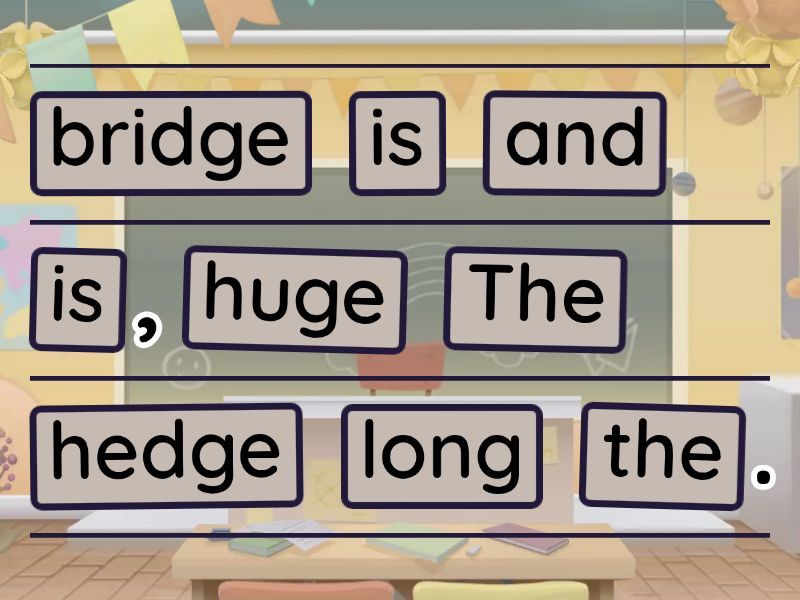Screen dimensions: 800x600
Task: Click the capitalized "The" word tile
Action: [x=535, y=299]
